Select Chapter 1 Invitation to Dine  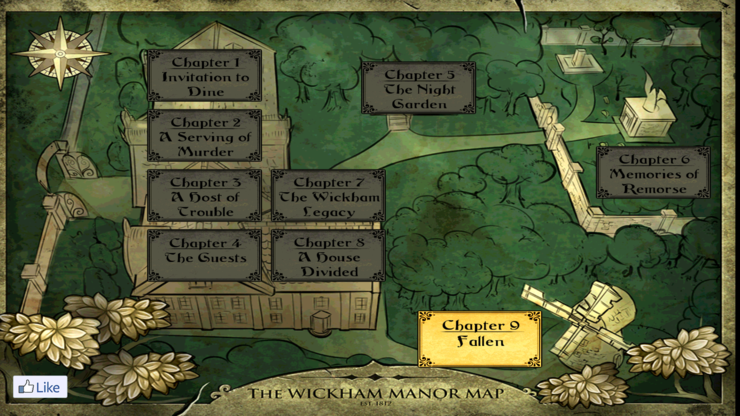205,77
